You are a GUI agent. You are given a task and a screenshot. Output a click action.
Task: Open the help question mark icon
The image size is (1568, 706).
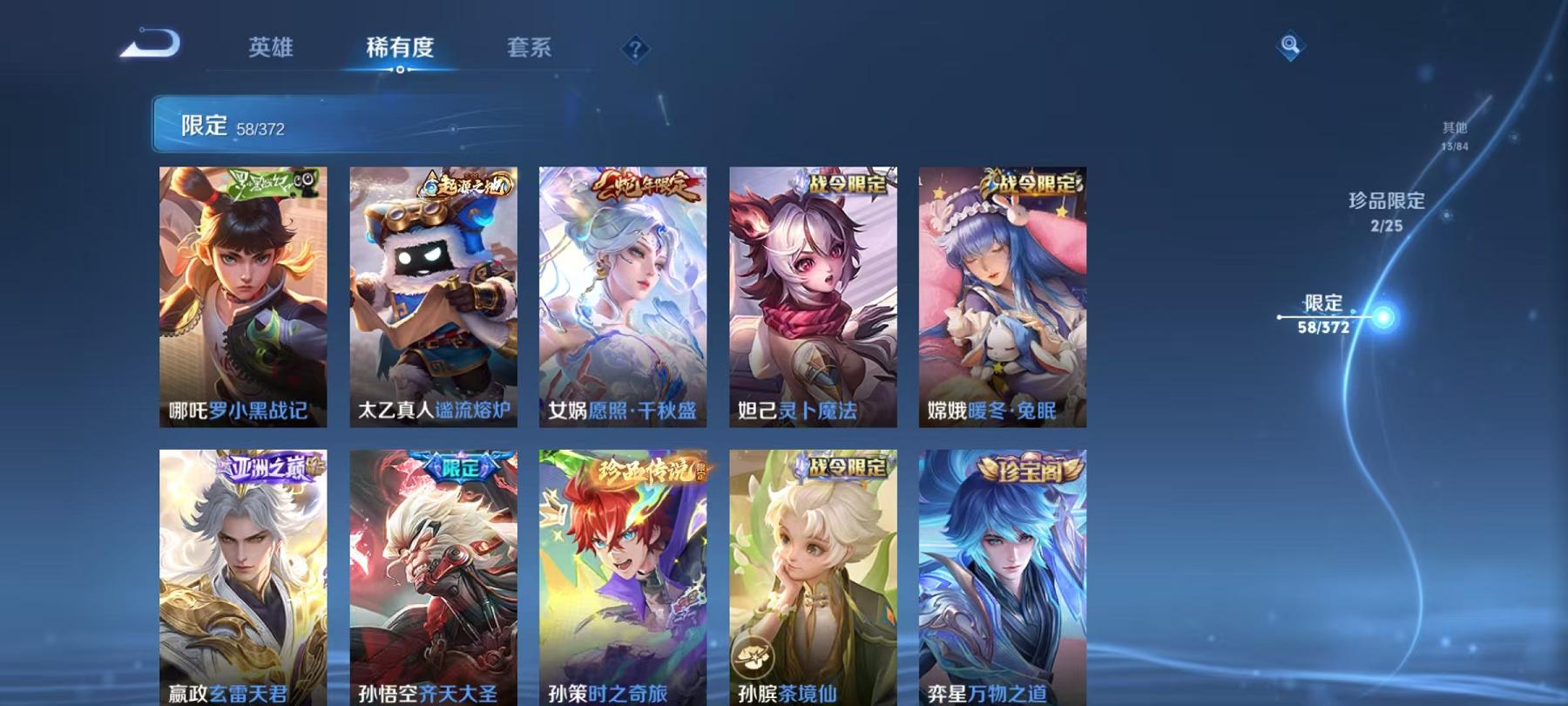637,50
